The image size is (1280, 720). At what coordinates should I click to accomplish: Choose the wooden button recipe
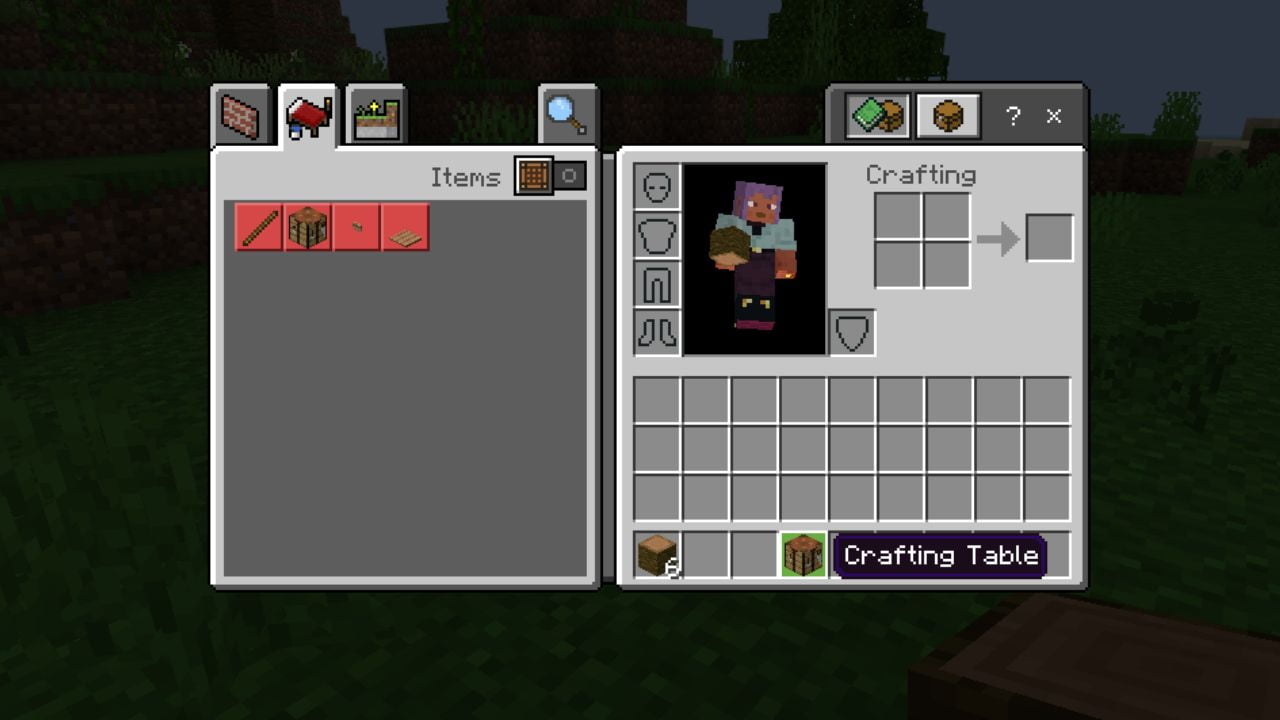click(356, 228)
